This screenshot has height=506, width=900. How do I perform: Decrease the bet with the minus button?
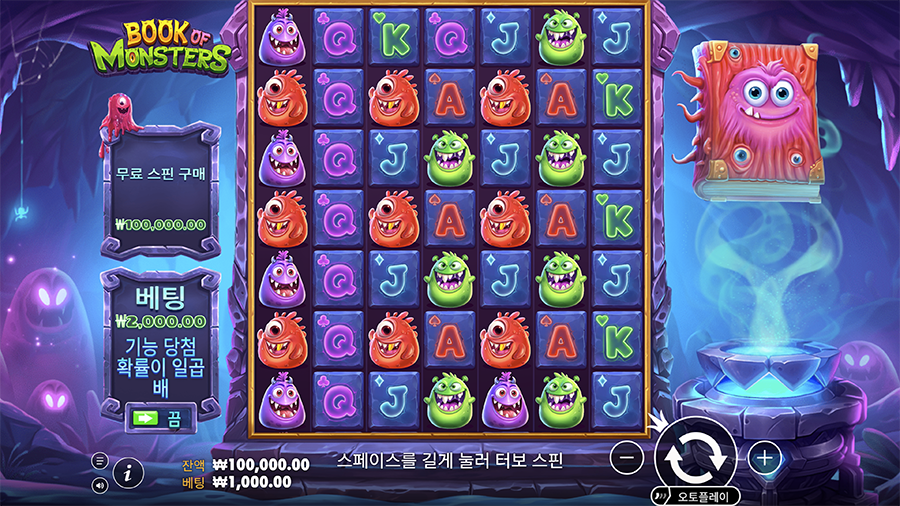pos(626,458)
